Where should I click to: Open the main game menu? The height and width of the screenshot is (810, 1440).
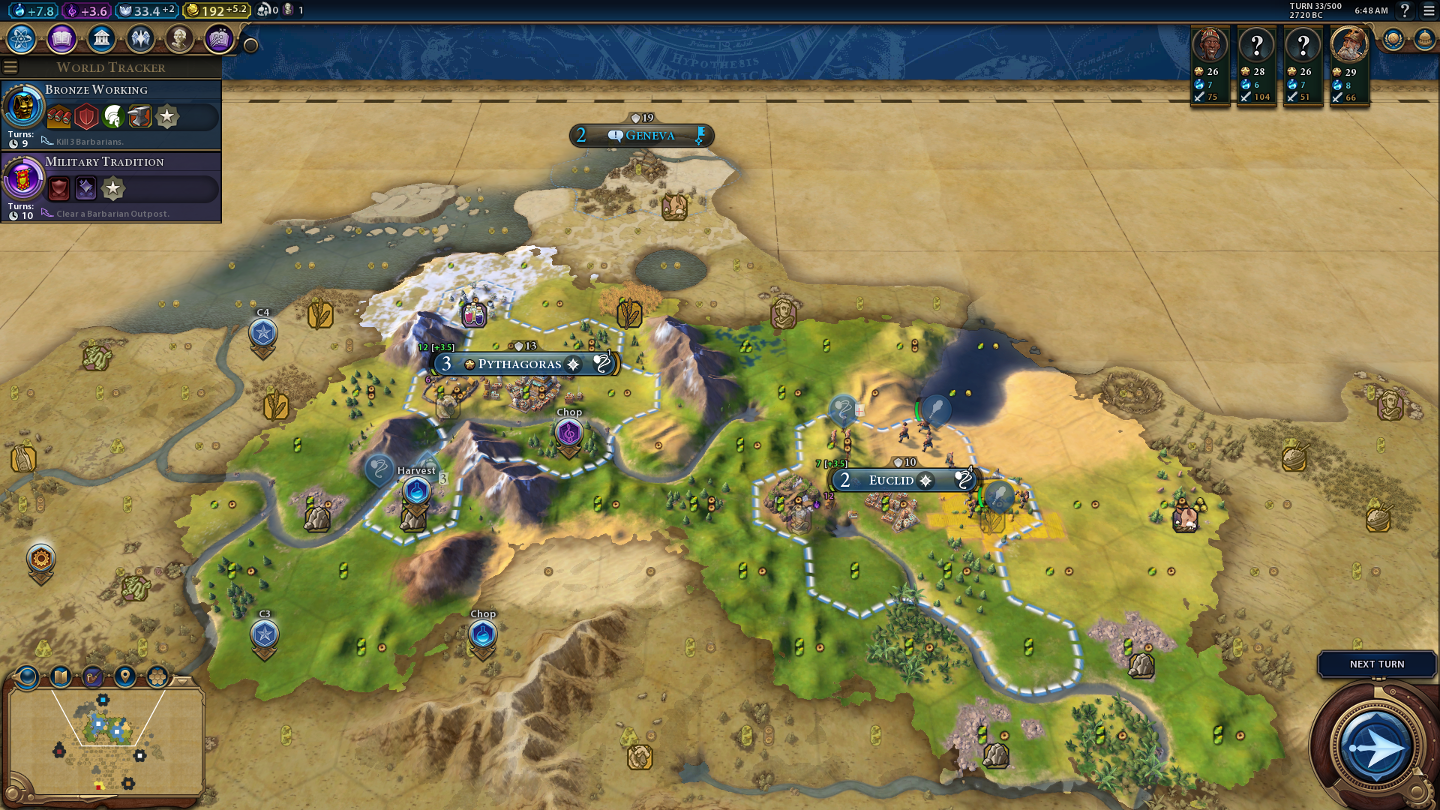(1428, 10)
